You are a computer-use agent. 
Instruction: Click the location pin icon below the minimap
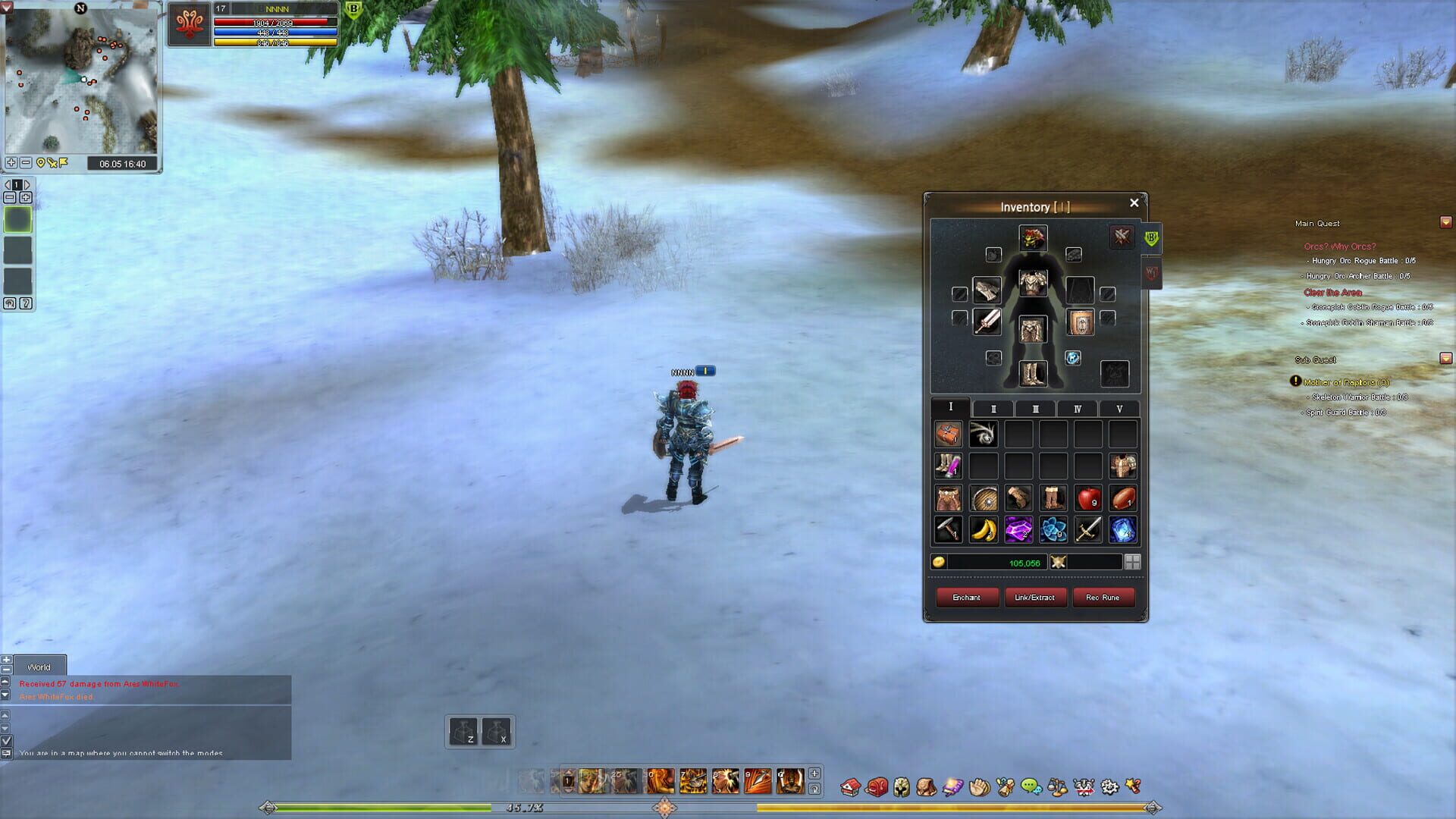(x=40, y=162)
